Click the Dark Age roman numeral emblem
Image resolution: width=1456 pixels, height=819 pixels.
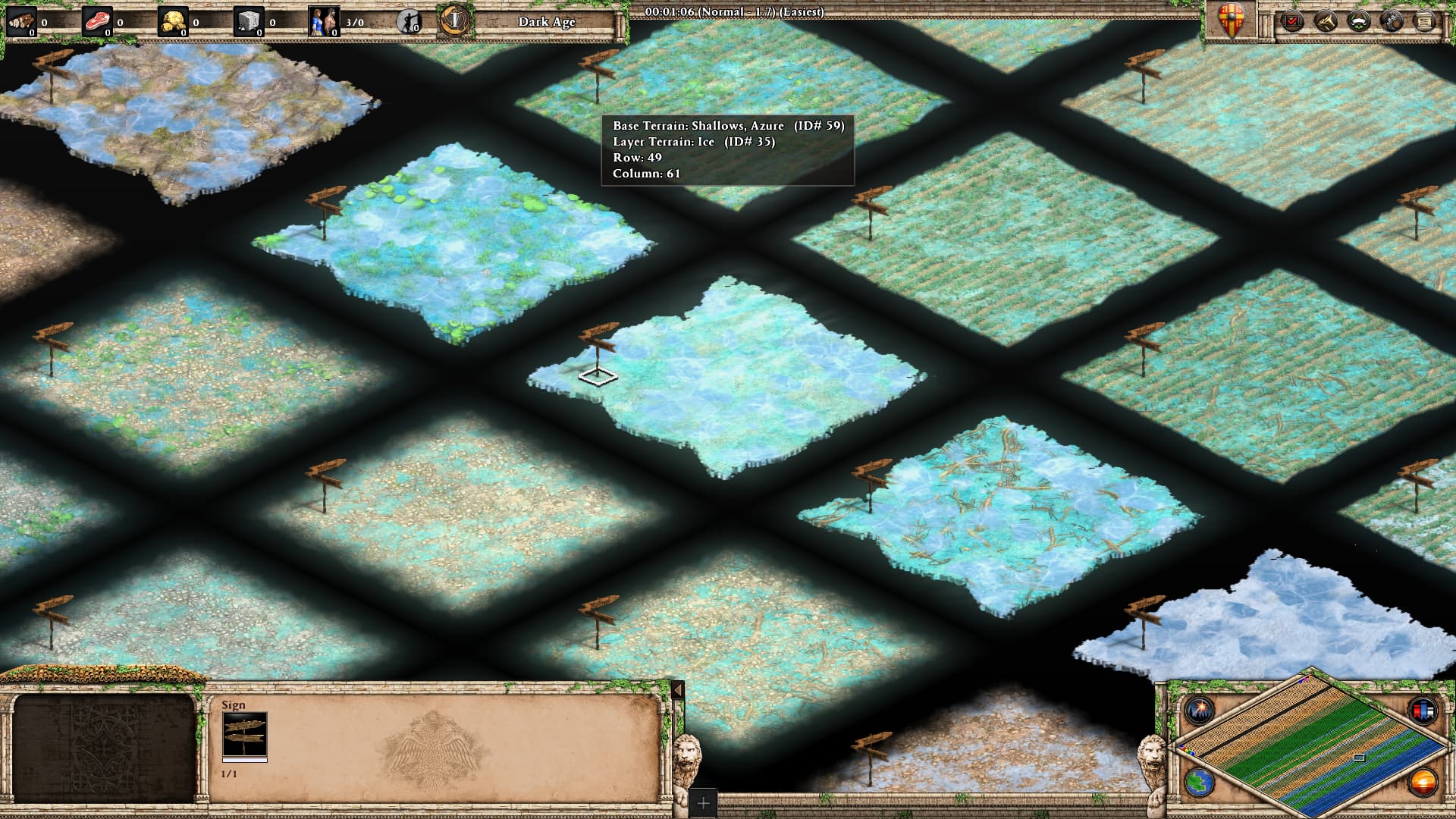click(454, 21)
